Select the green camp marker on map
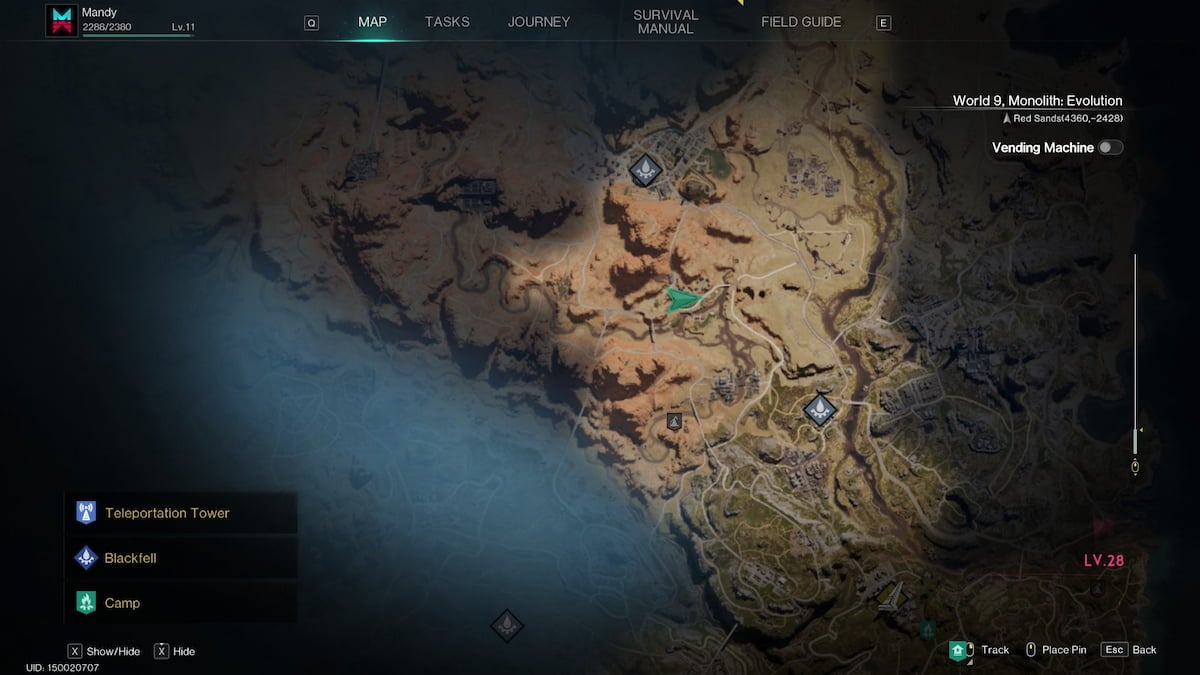This screenshot has width=1200, height=675. click(x=928, y=629)
